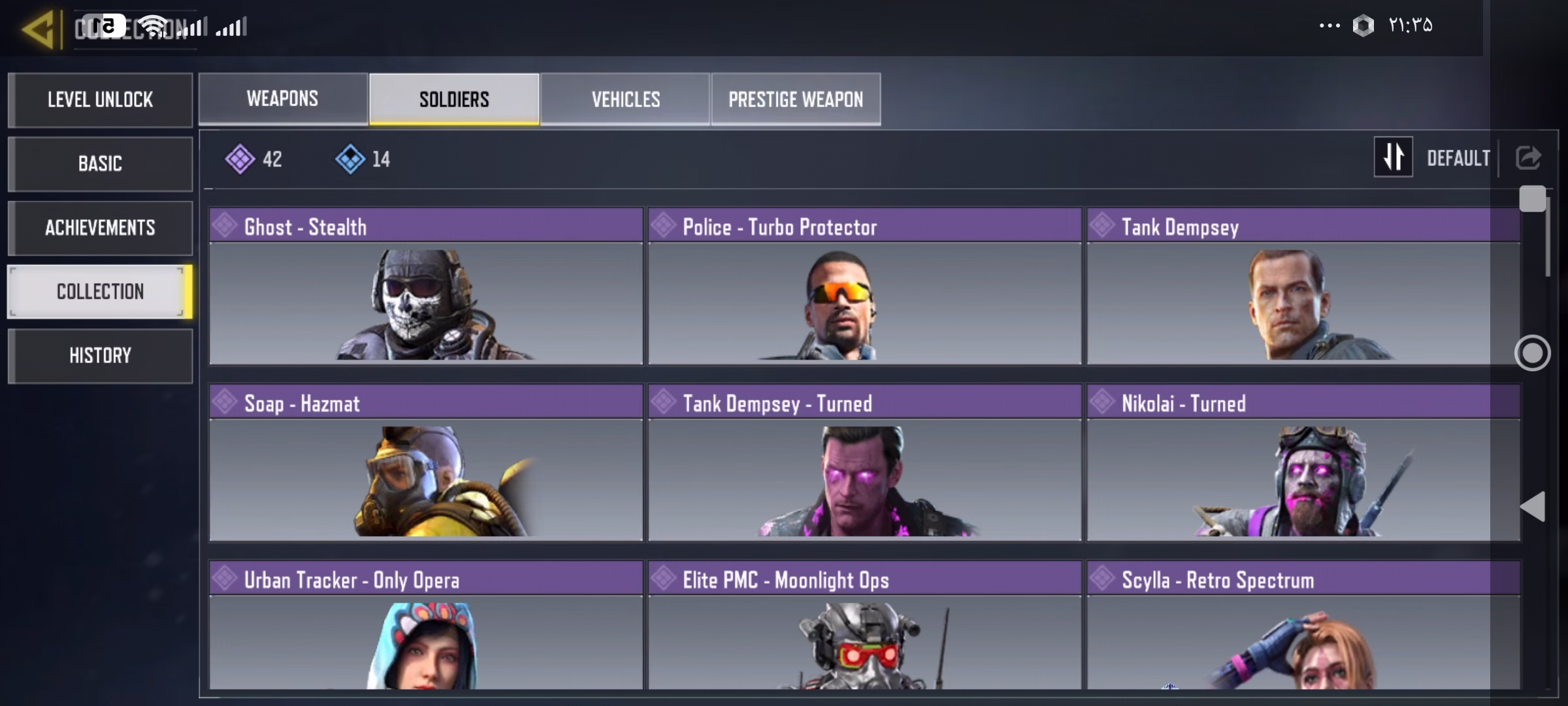
Task: Open the Urban Tracker - Only Opera card
Action: pyautogui.click(x=426, y=626)
